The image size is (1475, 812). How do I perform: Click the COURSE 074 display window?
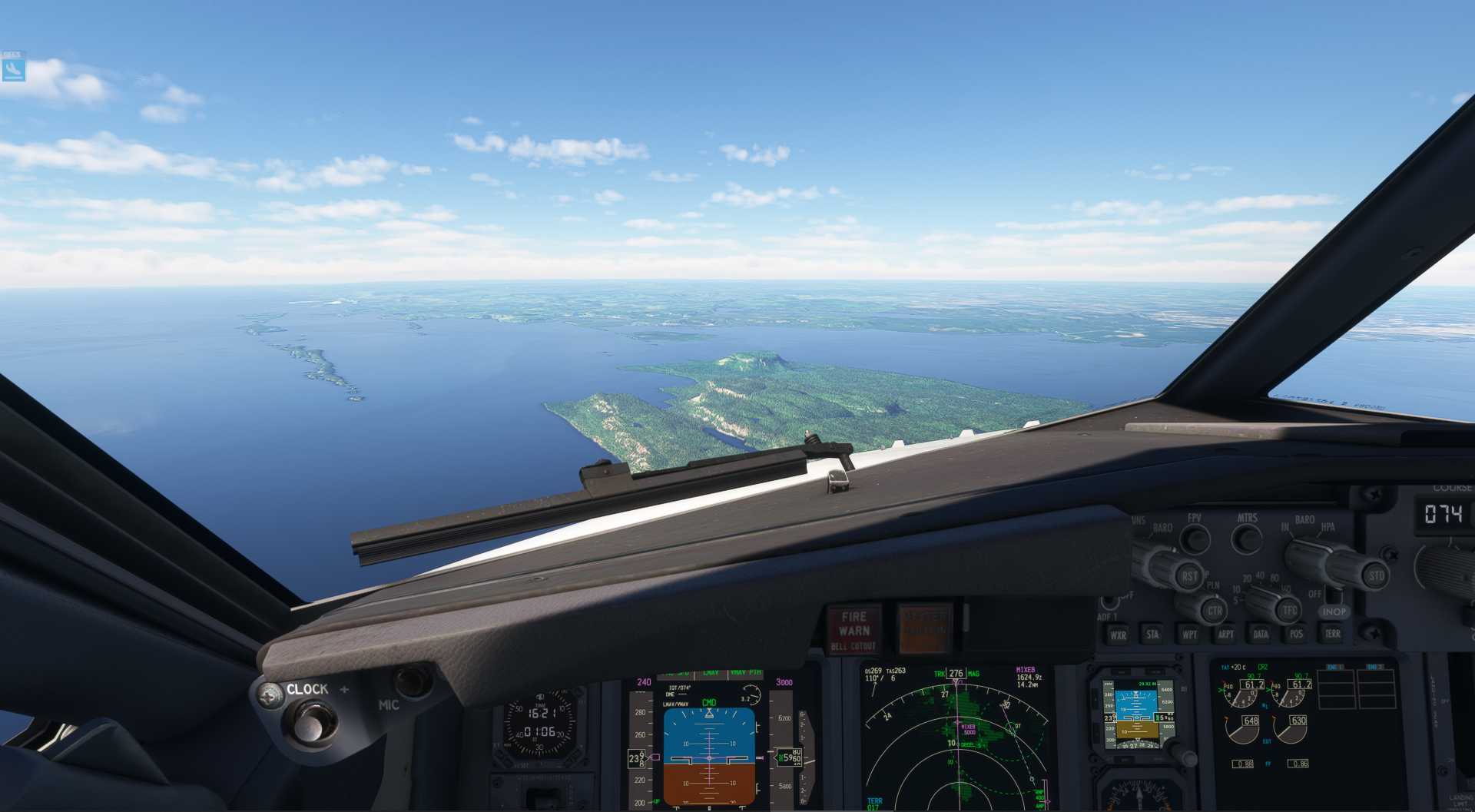click(1443, 513)
